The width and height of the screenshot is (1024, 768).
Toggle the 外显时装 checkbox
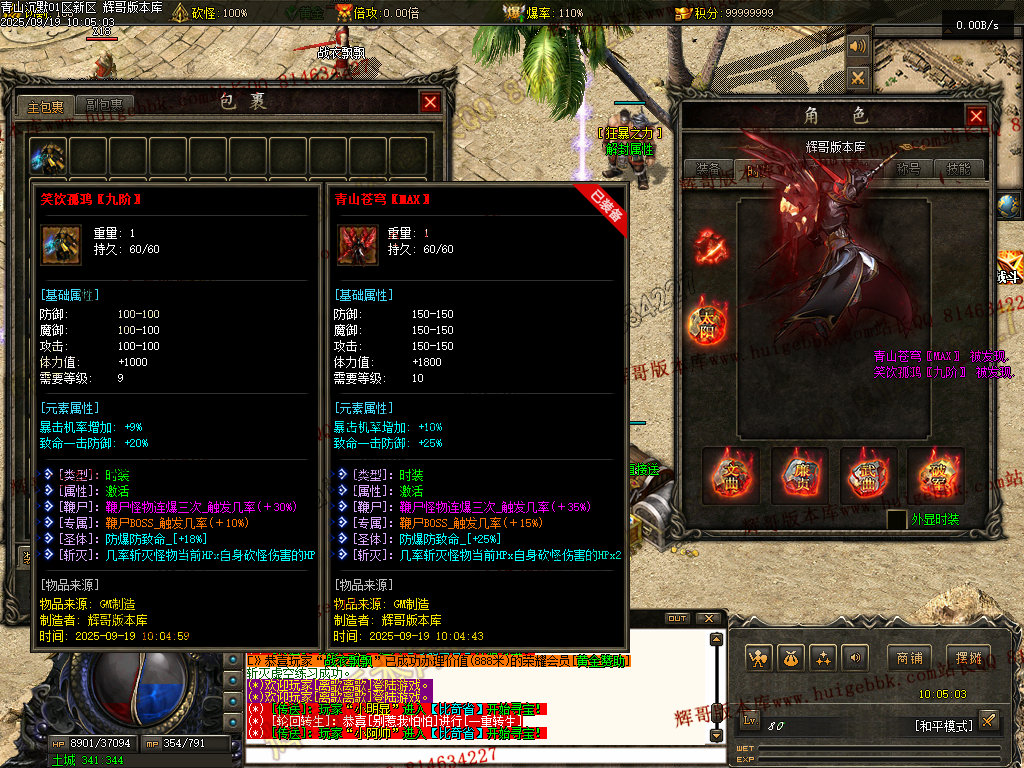click(x=897, y=520)
